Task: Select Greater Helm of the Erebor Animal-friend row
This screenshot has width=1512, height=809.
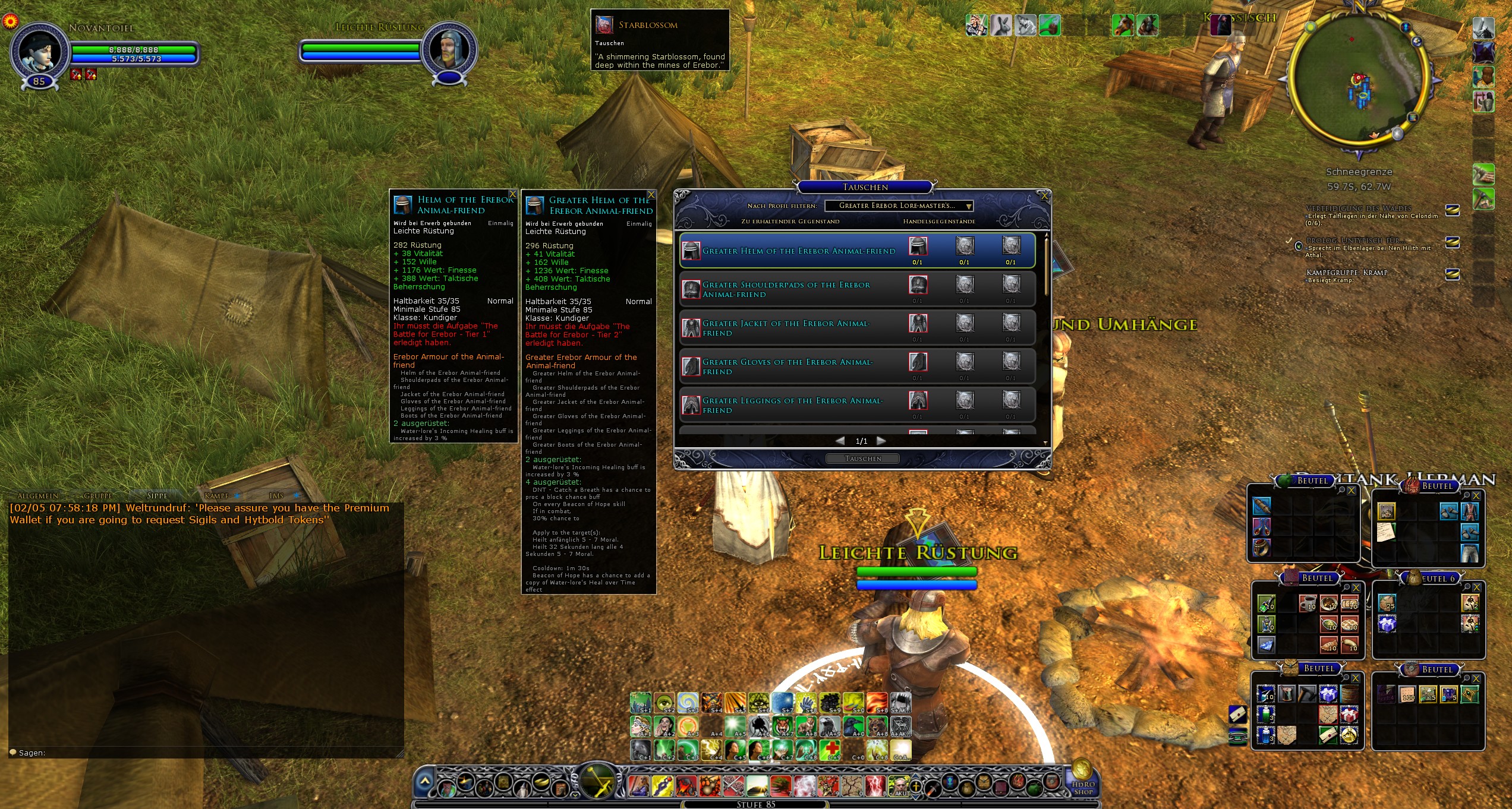Action: click(798, 251)
